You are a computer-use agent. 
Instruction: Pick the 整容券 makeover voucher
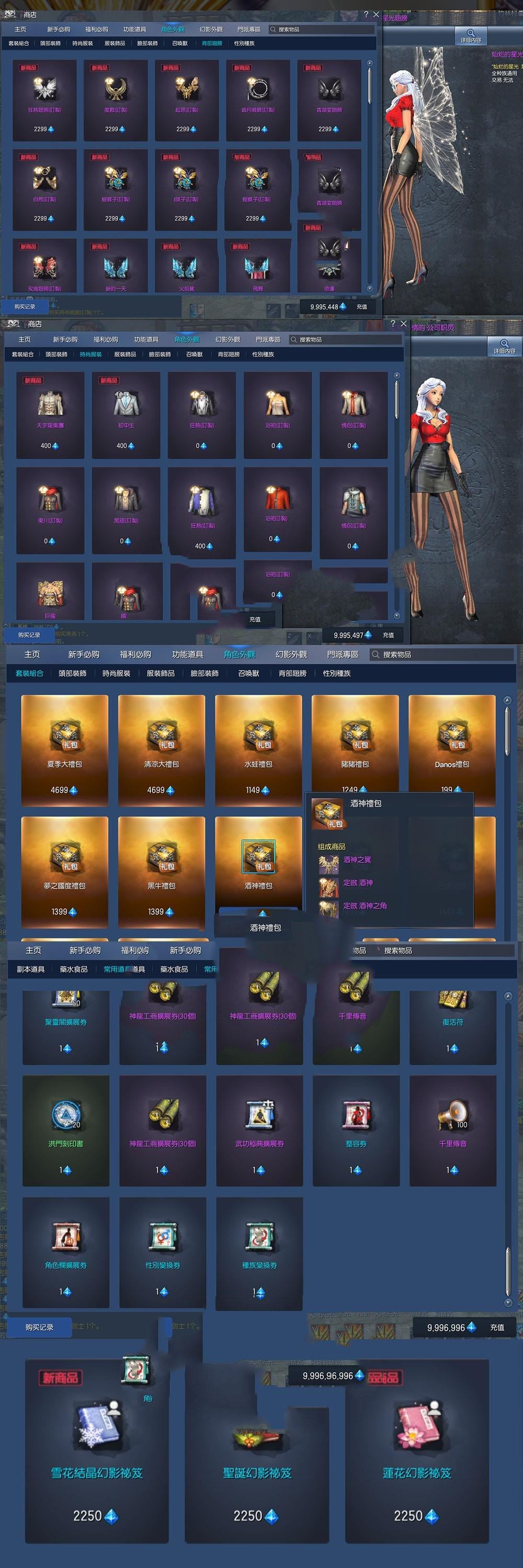[356, 1129]
